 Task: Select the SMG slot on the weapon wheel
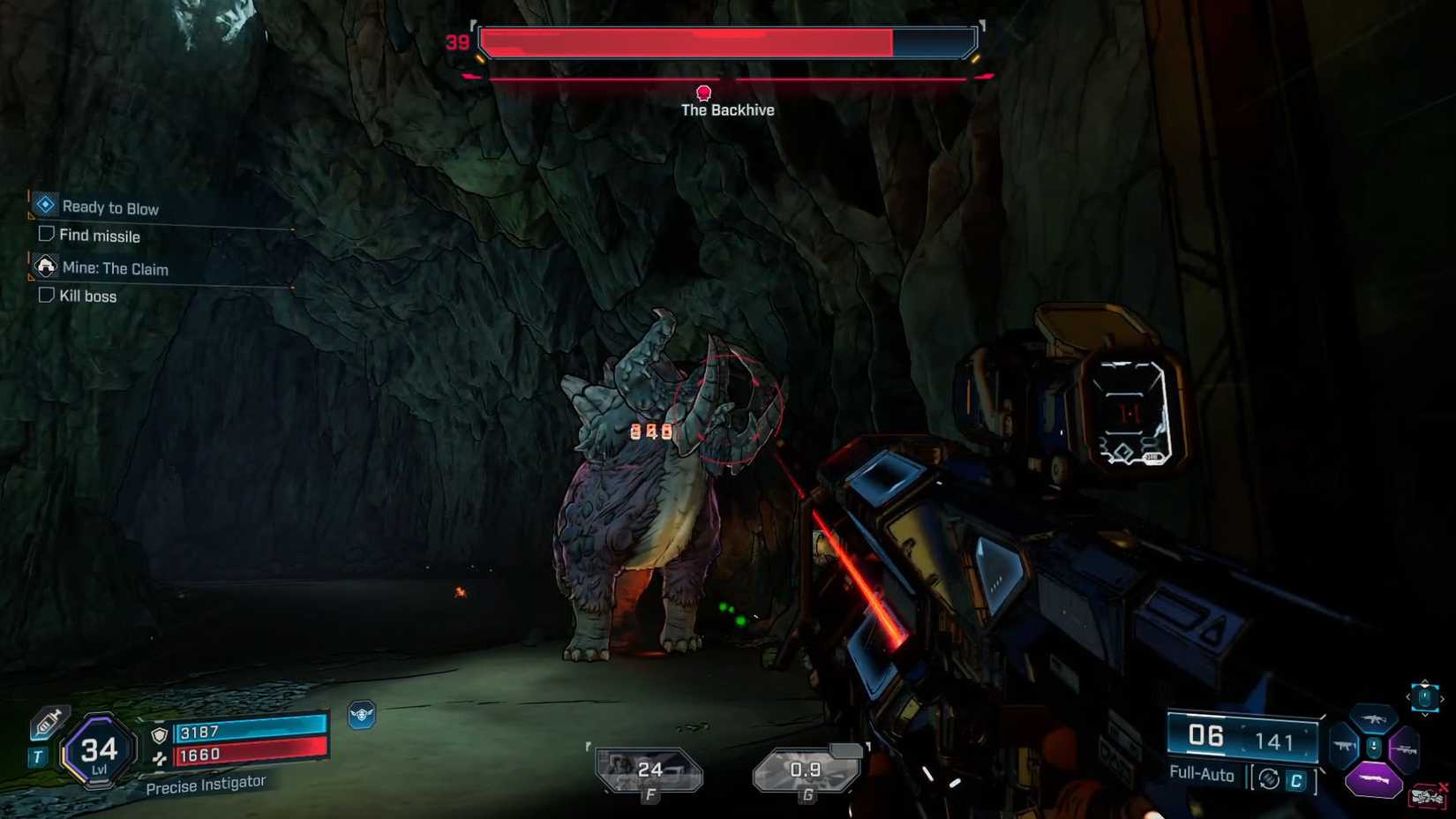pyautogui.click(x=1345, y=745)
